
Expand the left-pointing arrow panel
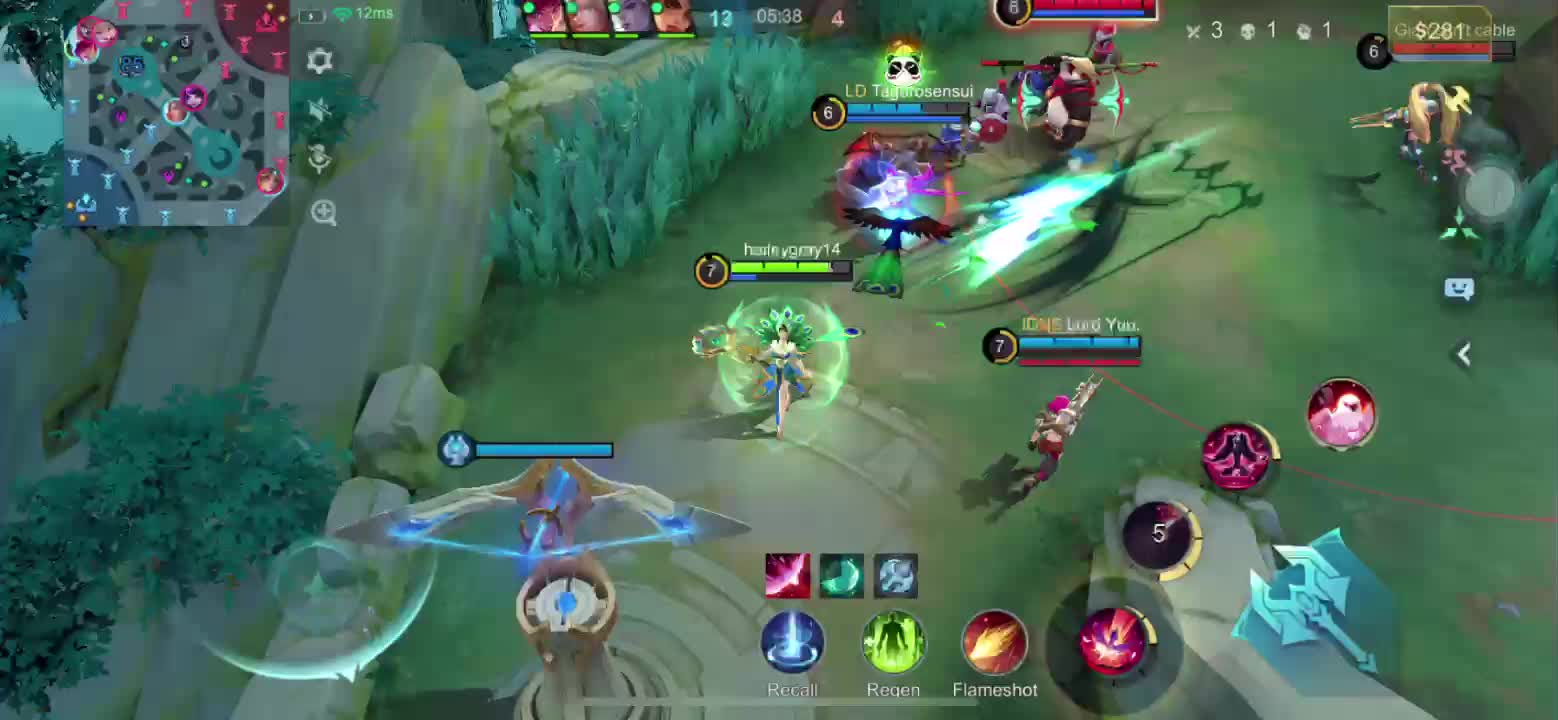coord(1463,354)
